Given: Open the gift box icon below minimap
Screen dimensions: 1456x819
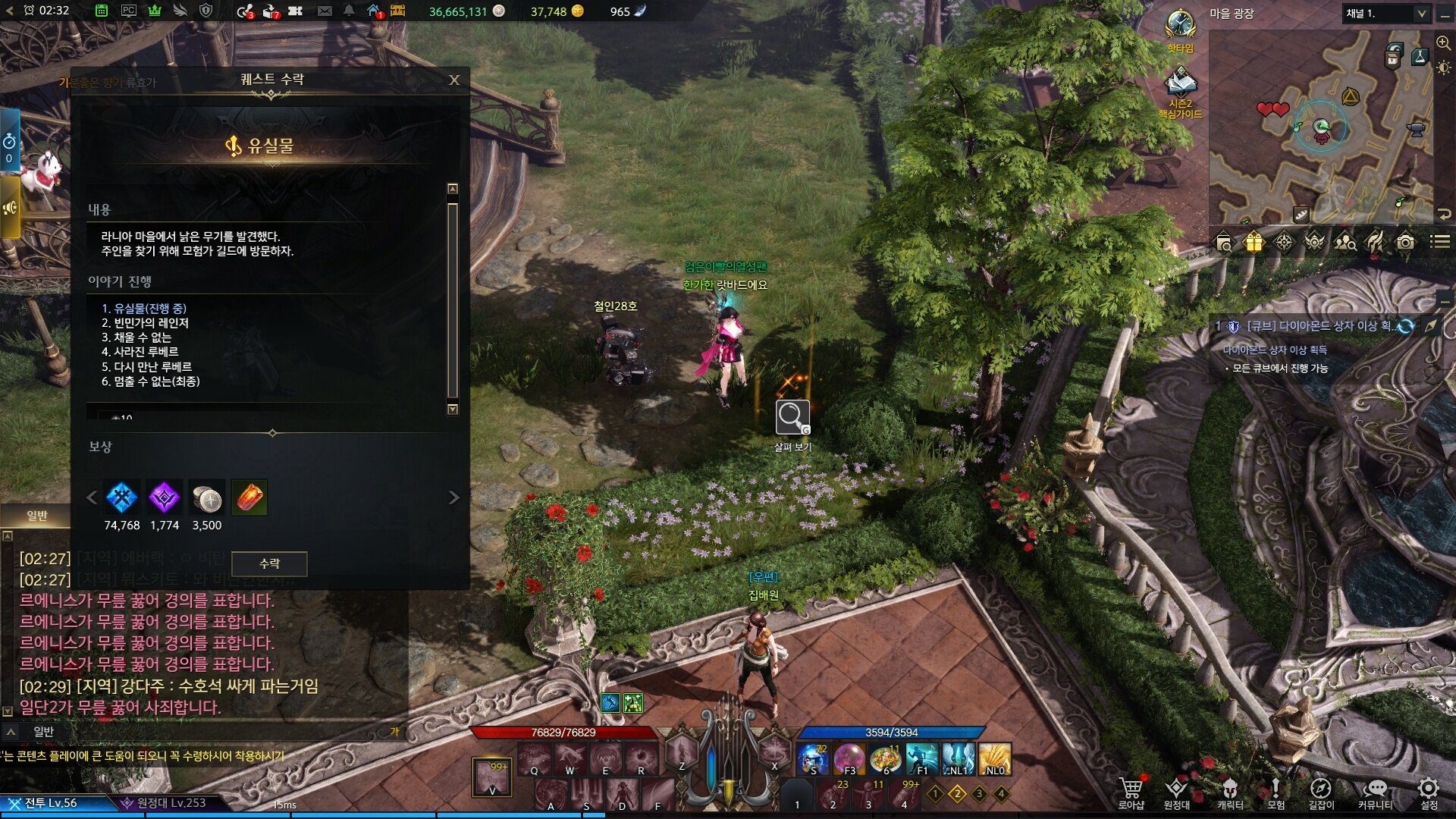Looking at the screenshot, I should (1254, 242).
